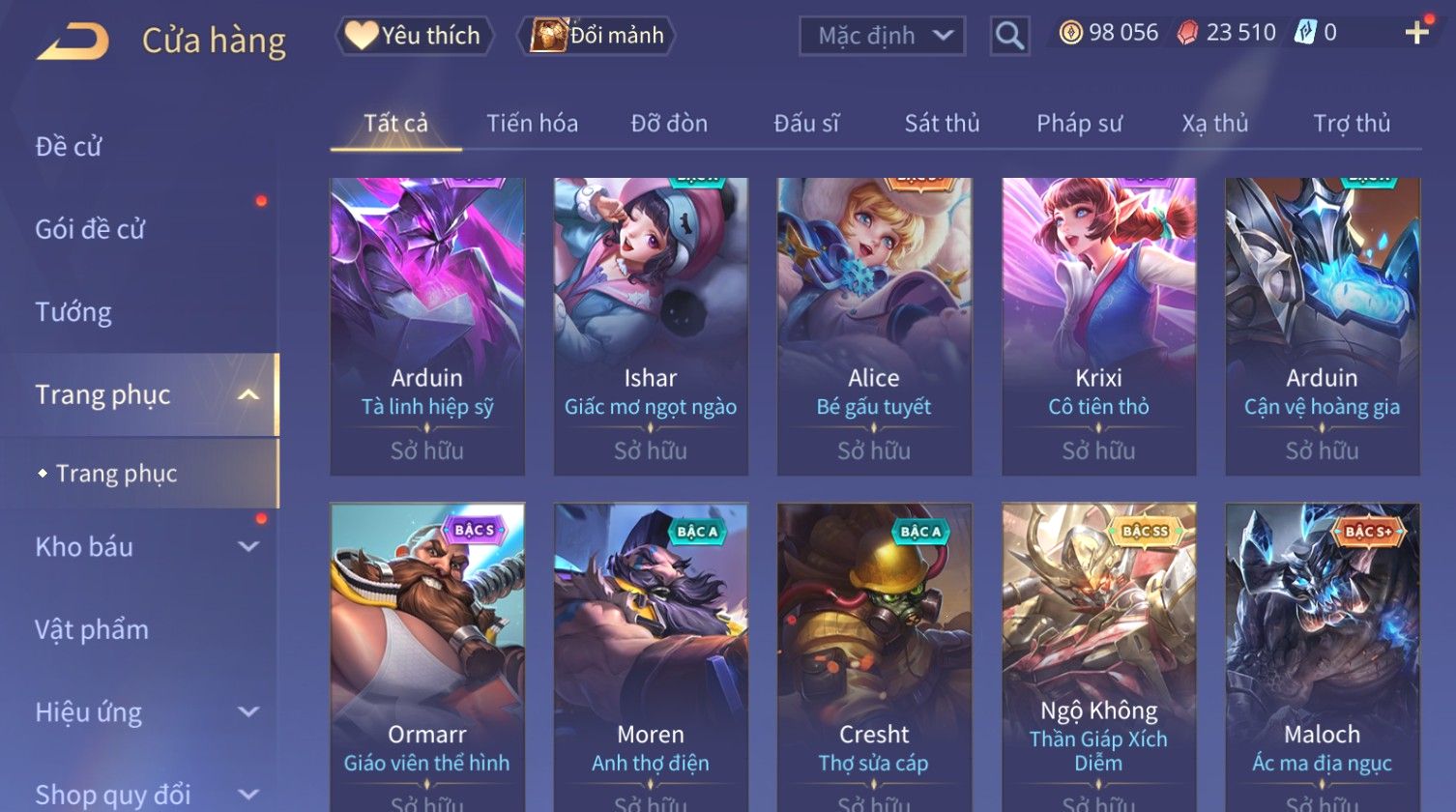Add currency with the plus button
Image resolution: width=1456 pixels, height=812 pixels.
point(1416,33)
